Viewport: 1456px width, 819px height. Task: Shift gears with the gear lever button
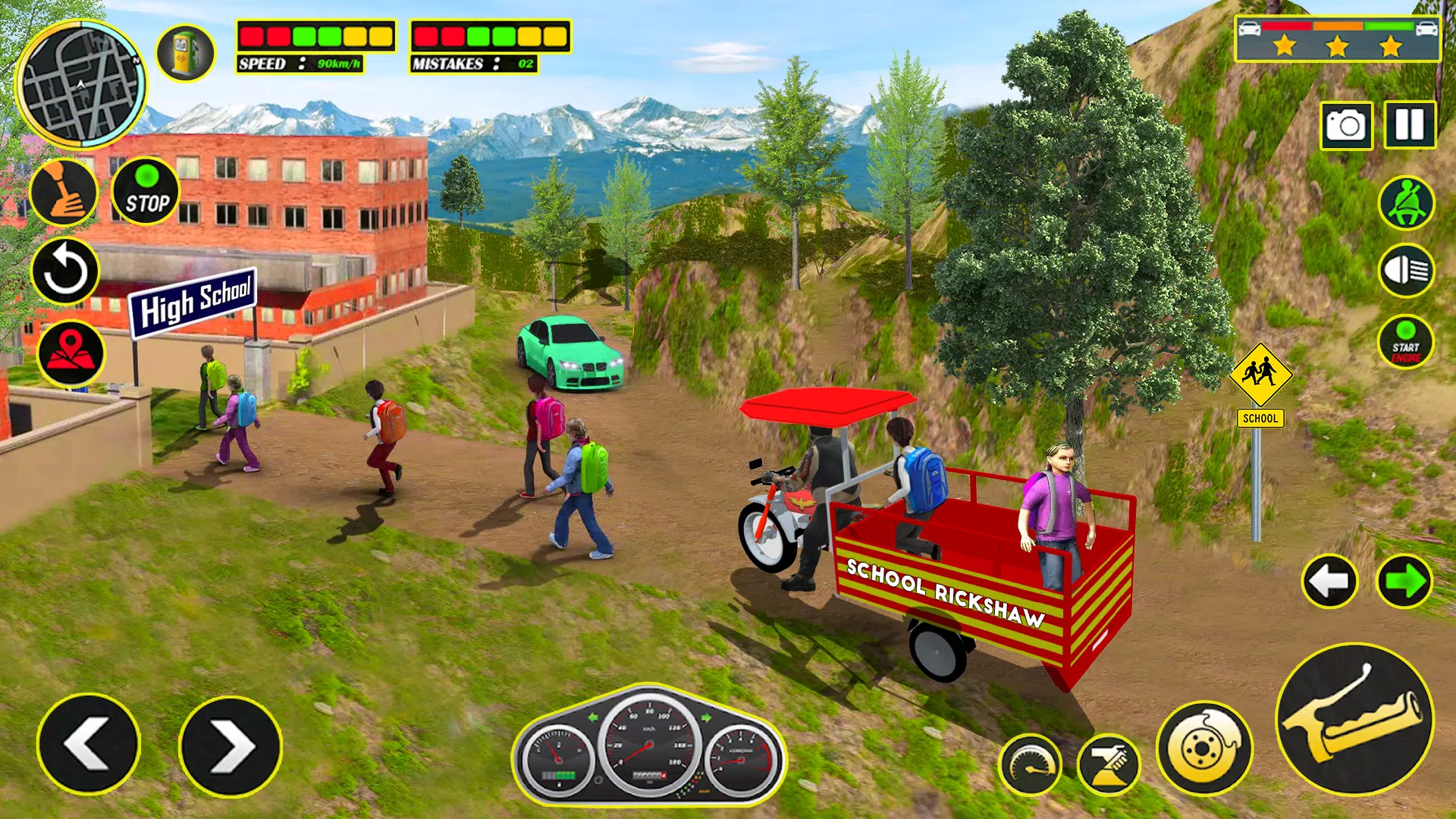point(64,192)
